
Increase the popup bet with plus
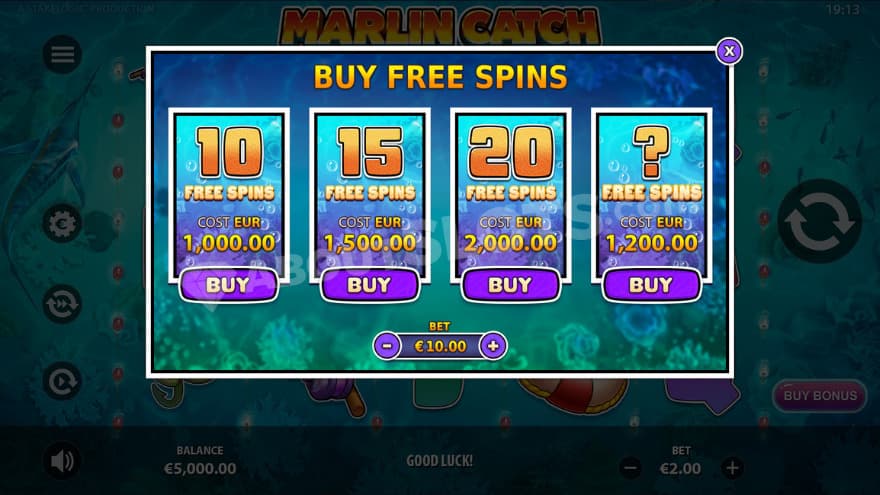[492, 346]
